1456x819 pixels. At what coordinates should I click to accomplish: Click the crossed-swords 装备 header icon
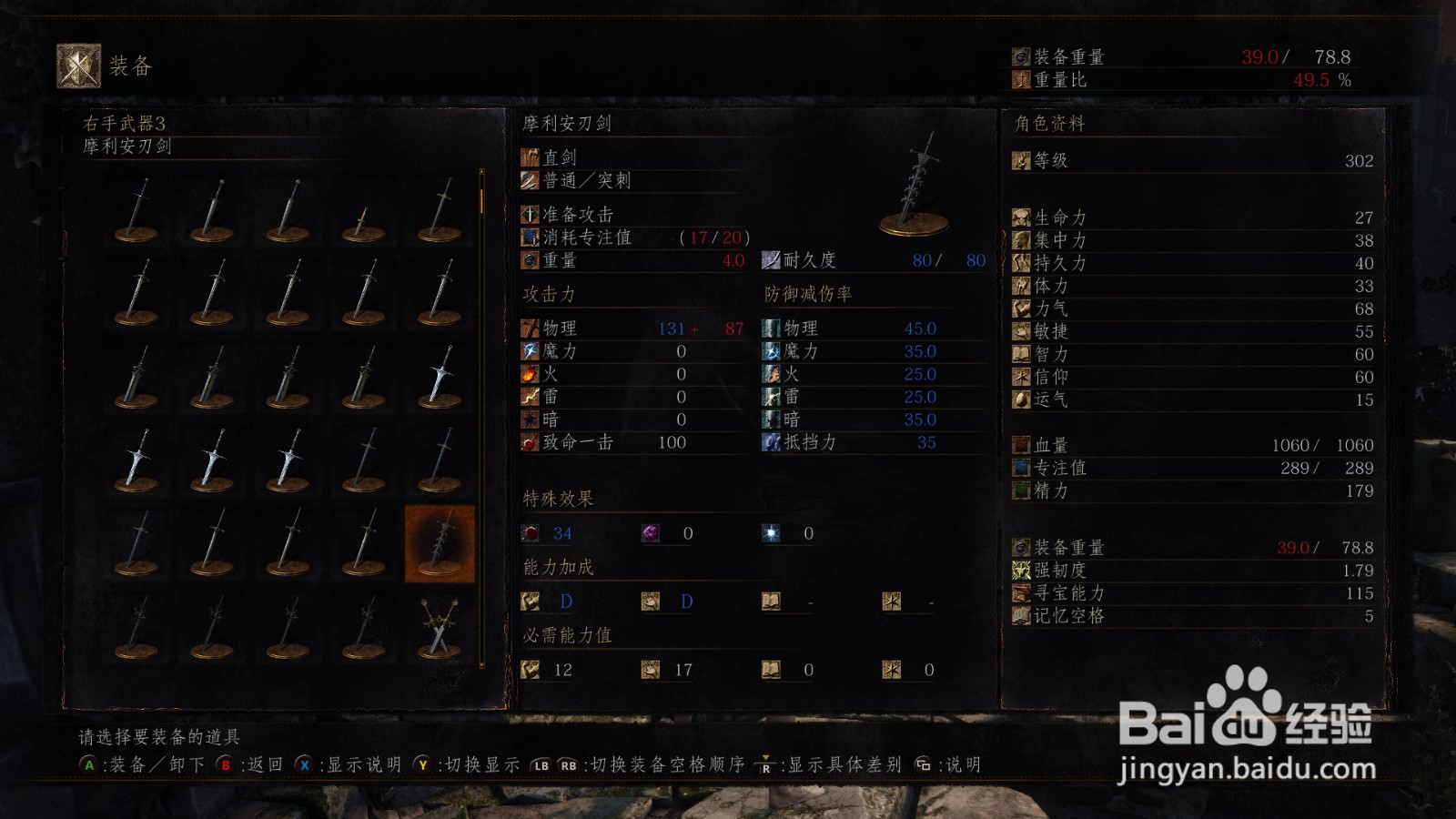pyautogui.click(x=78, y=64)
